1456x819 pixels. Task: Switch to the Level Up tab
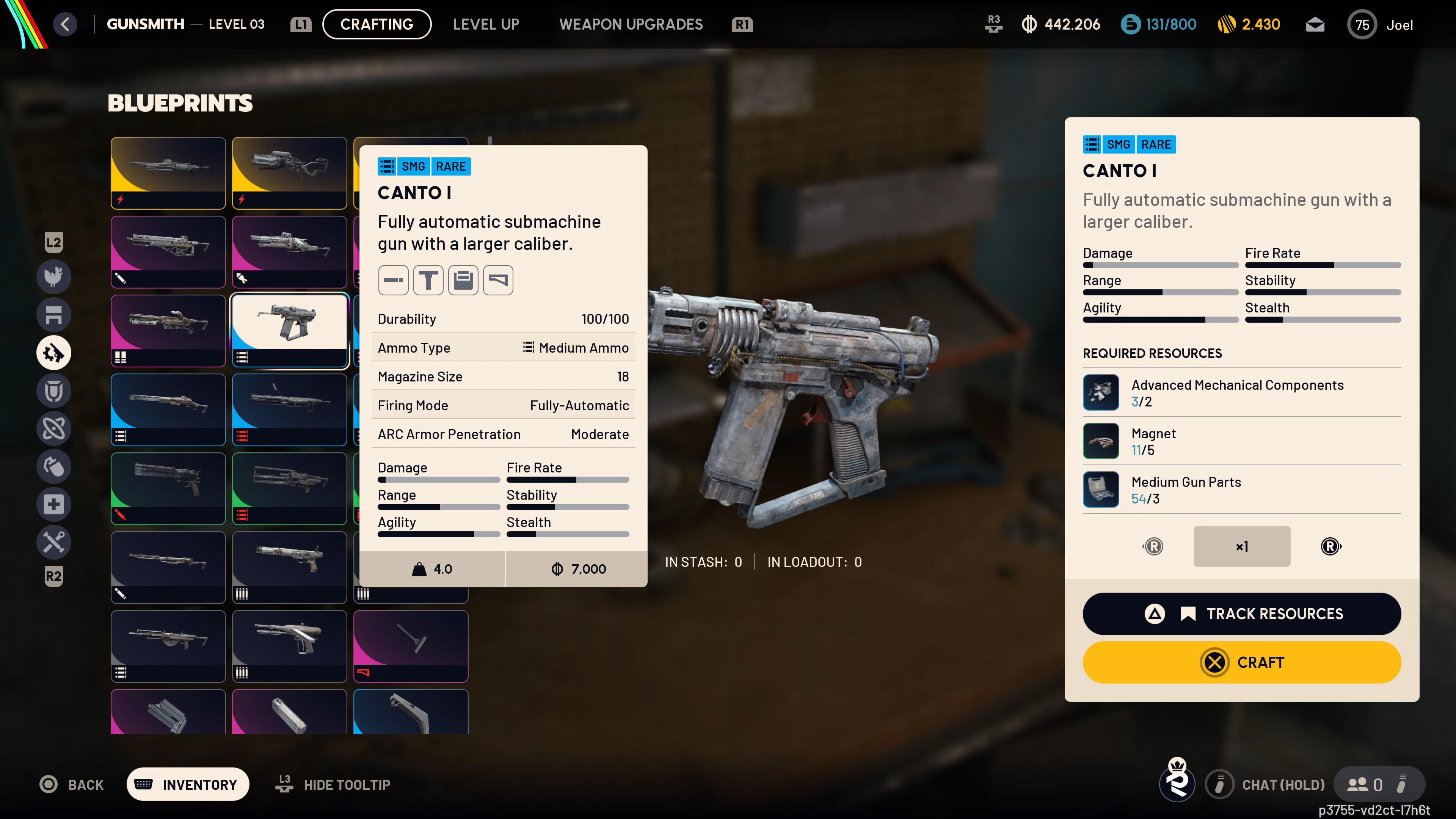pyautogui.click(x=485, y=24)
